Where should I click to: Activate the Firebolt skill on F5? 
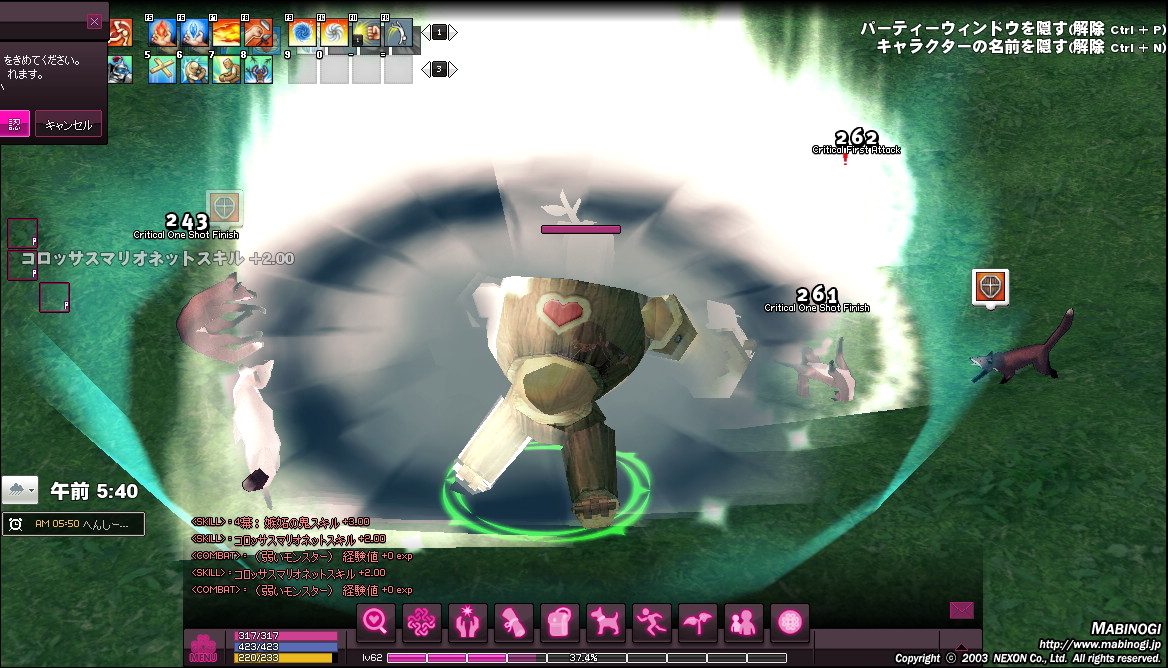pos(162,33)
